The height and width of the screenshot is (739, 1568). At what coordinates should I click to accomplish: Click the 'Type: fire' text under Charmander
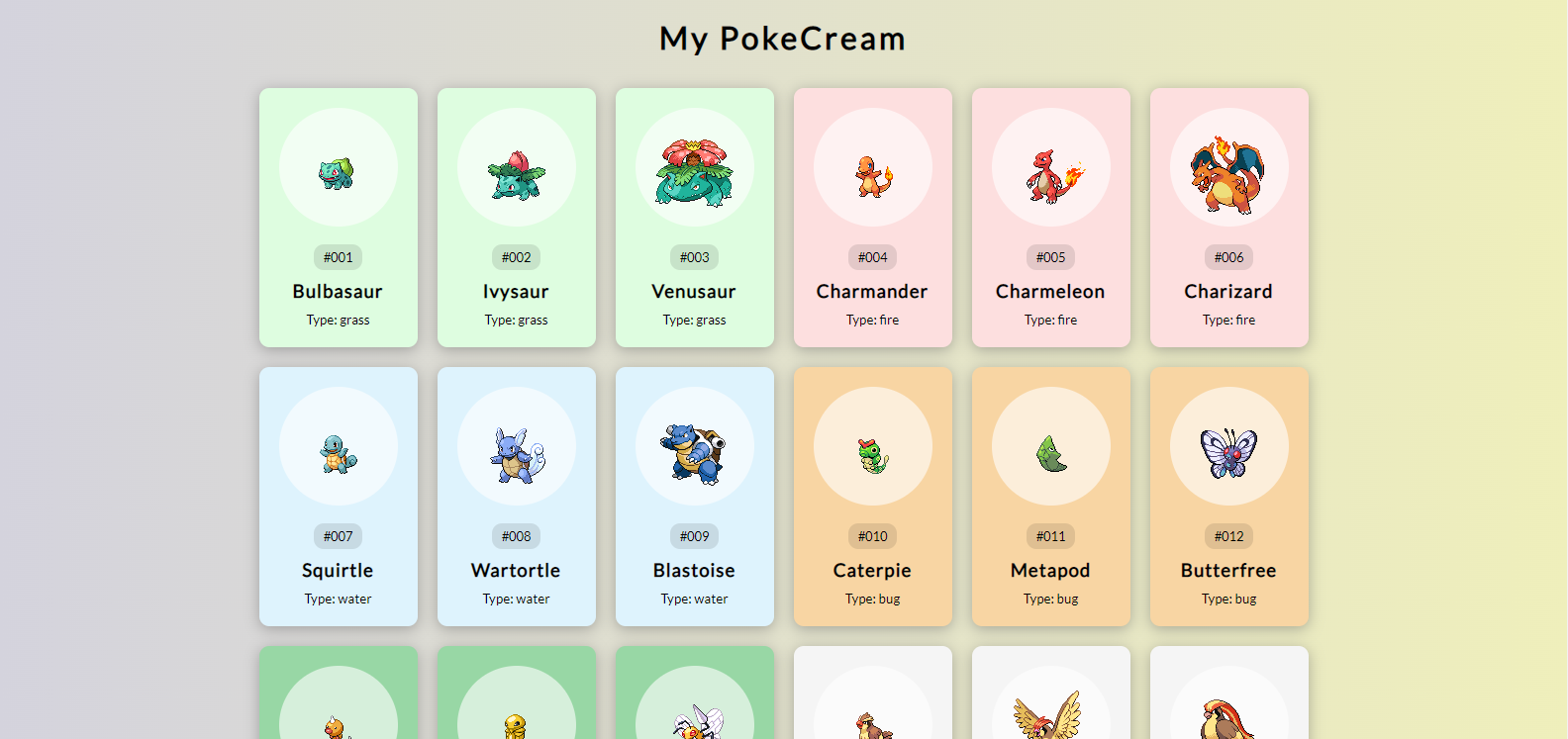(872, 320)
